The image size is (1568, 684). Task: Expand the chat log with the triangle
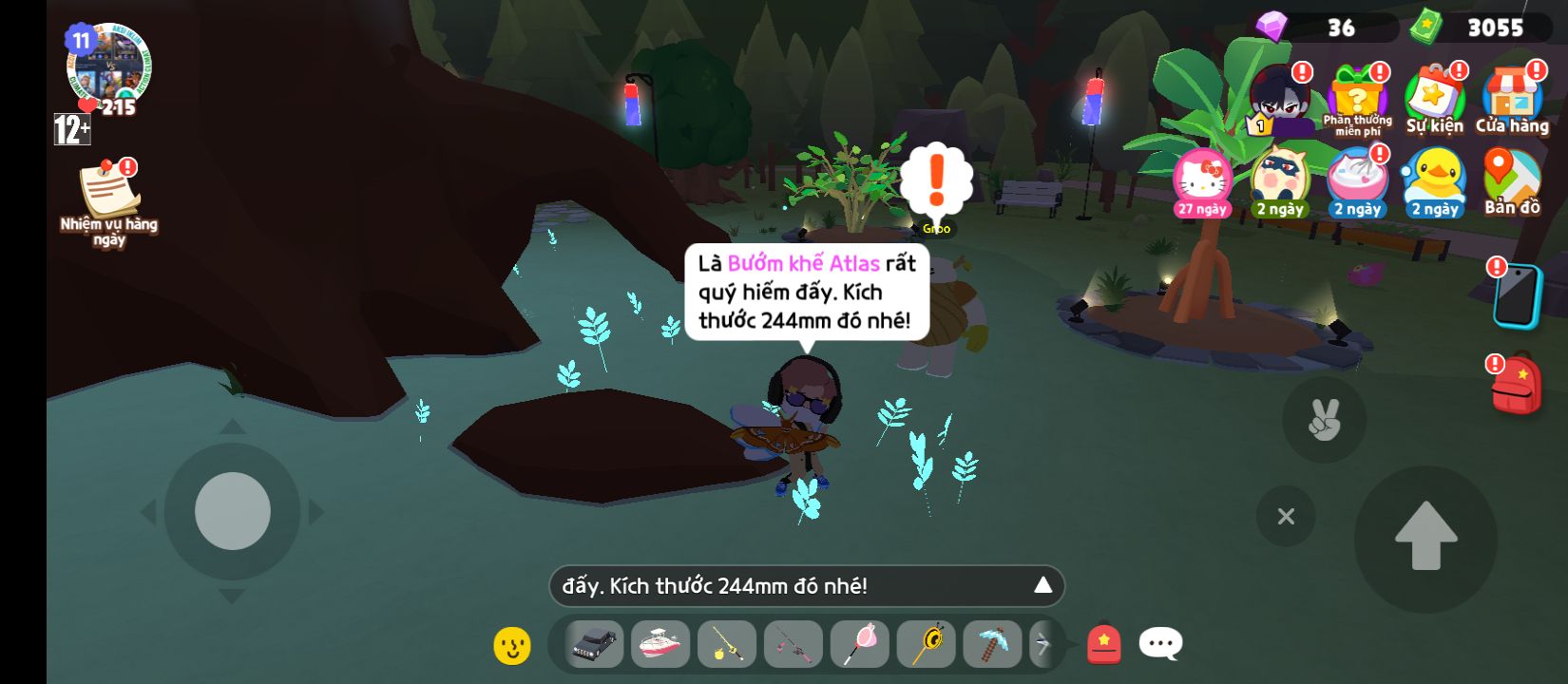click(x=1042, y=585)
